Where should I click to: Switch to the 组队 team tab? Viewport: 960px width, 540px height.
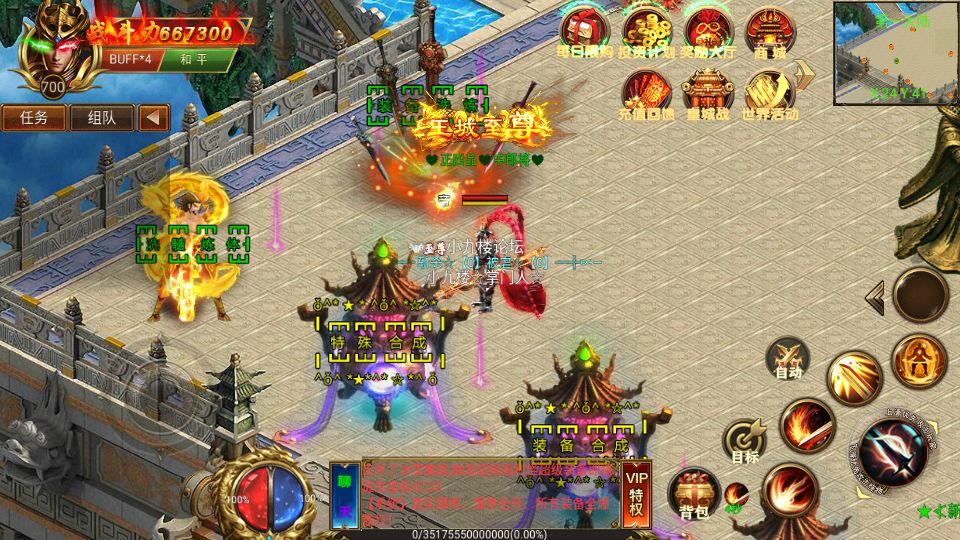tap(101, 117)
